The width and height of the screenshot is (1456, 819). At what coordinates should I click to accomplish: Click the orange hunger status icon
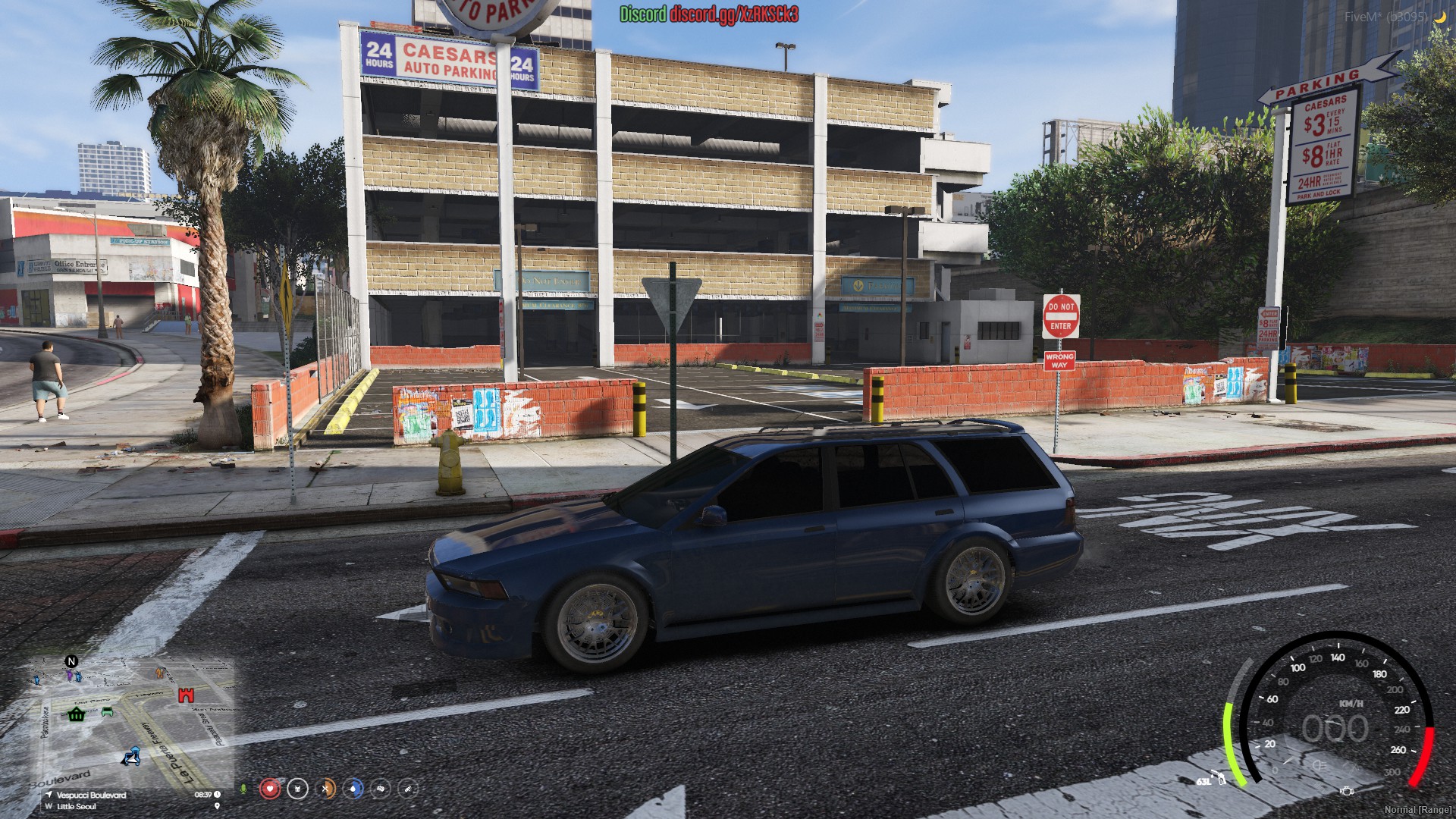click(x=326, y=789)
